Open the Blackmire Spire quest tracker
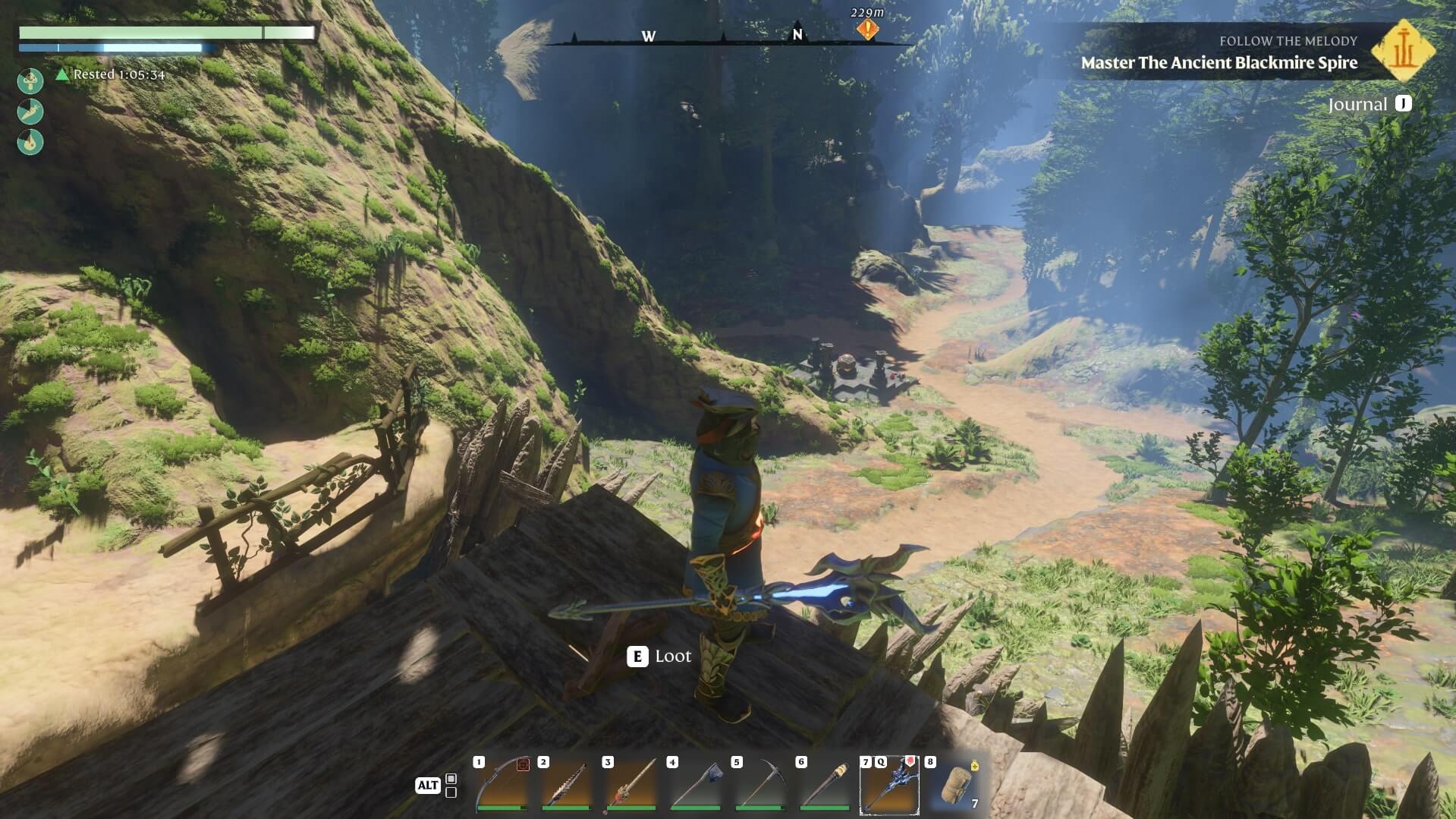 coord(1219,62)
